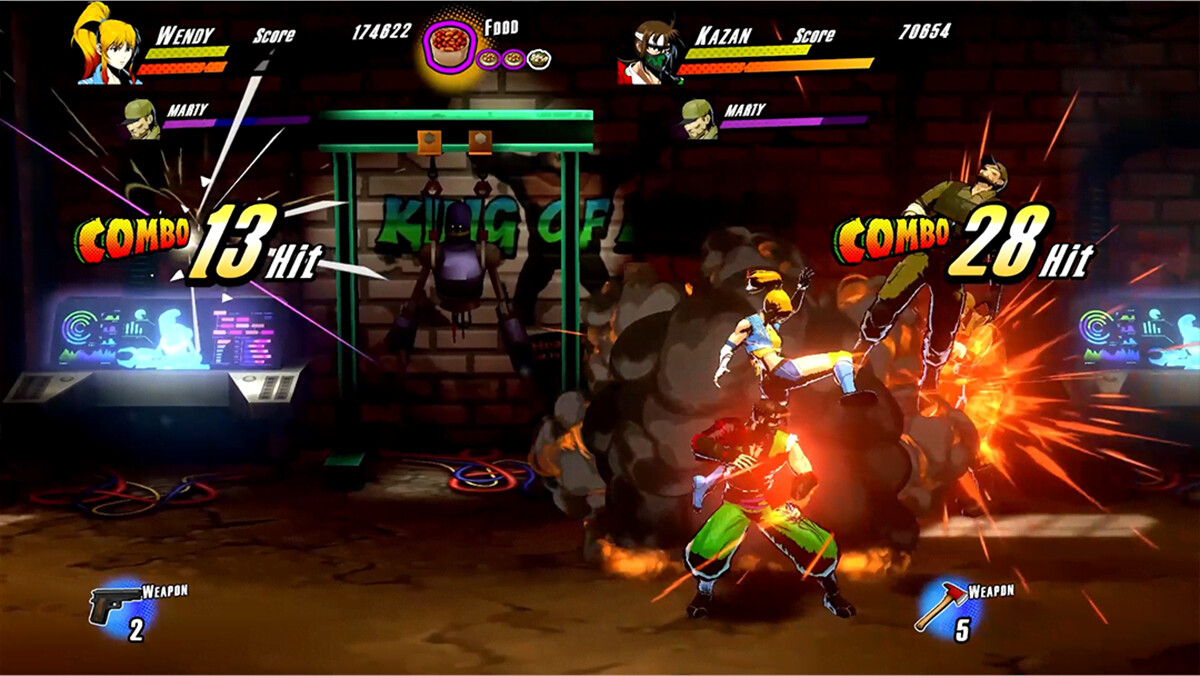This screenshot has height=676, width=1200.
Task: Click the Marty portrait beneath Kazan's health bar
Action: point(698,117)
